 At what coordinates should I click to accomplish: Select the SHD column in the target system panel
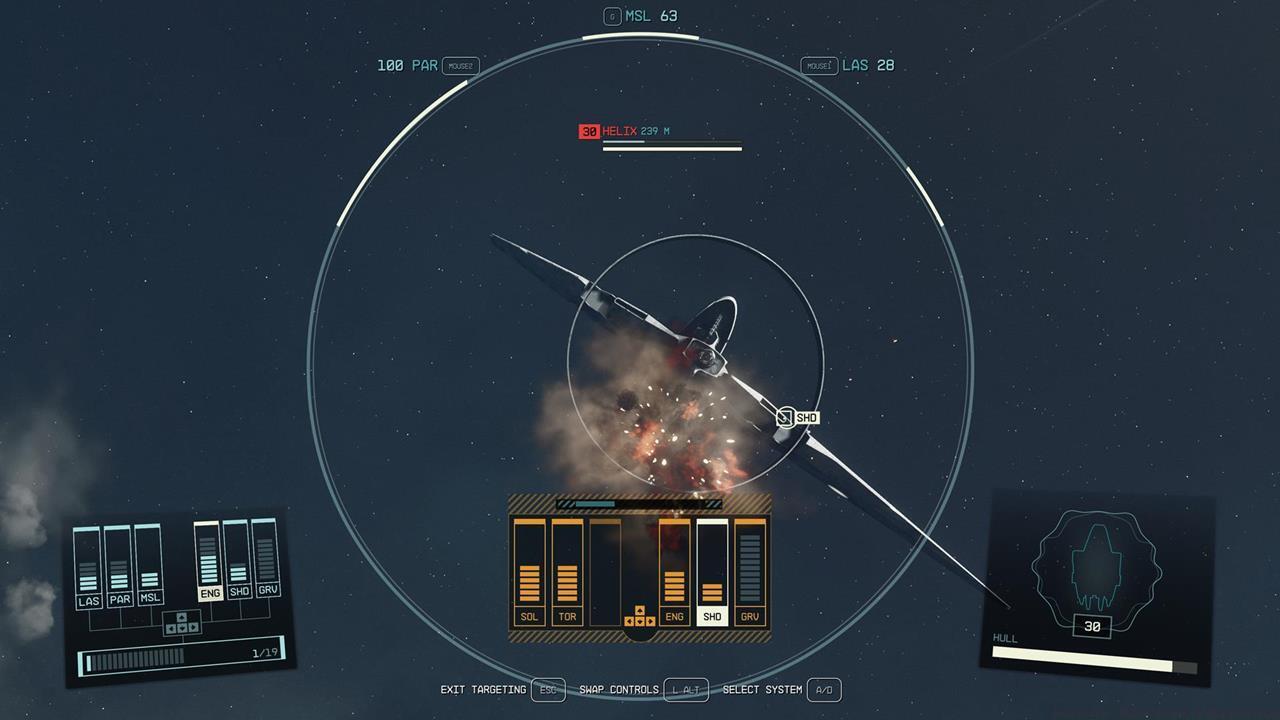click(x=712, y=616)
